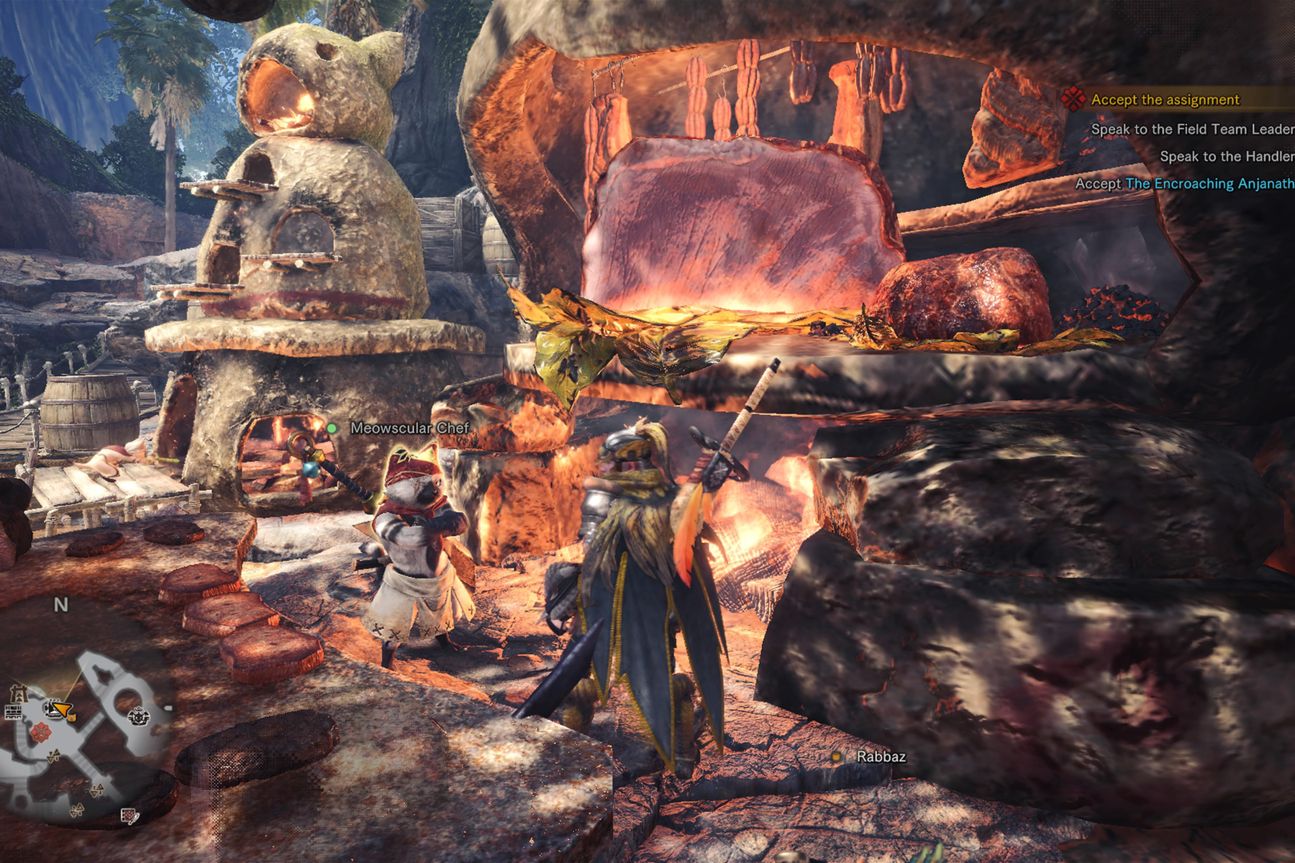Select the Speak to the Field Team Leader objective
Viewport: 1295px width, 863px height.
click(x=1190, y=129)
